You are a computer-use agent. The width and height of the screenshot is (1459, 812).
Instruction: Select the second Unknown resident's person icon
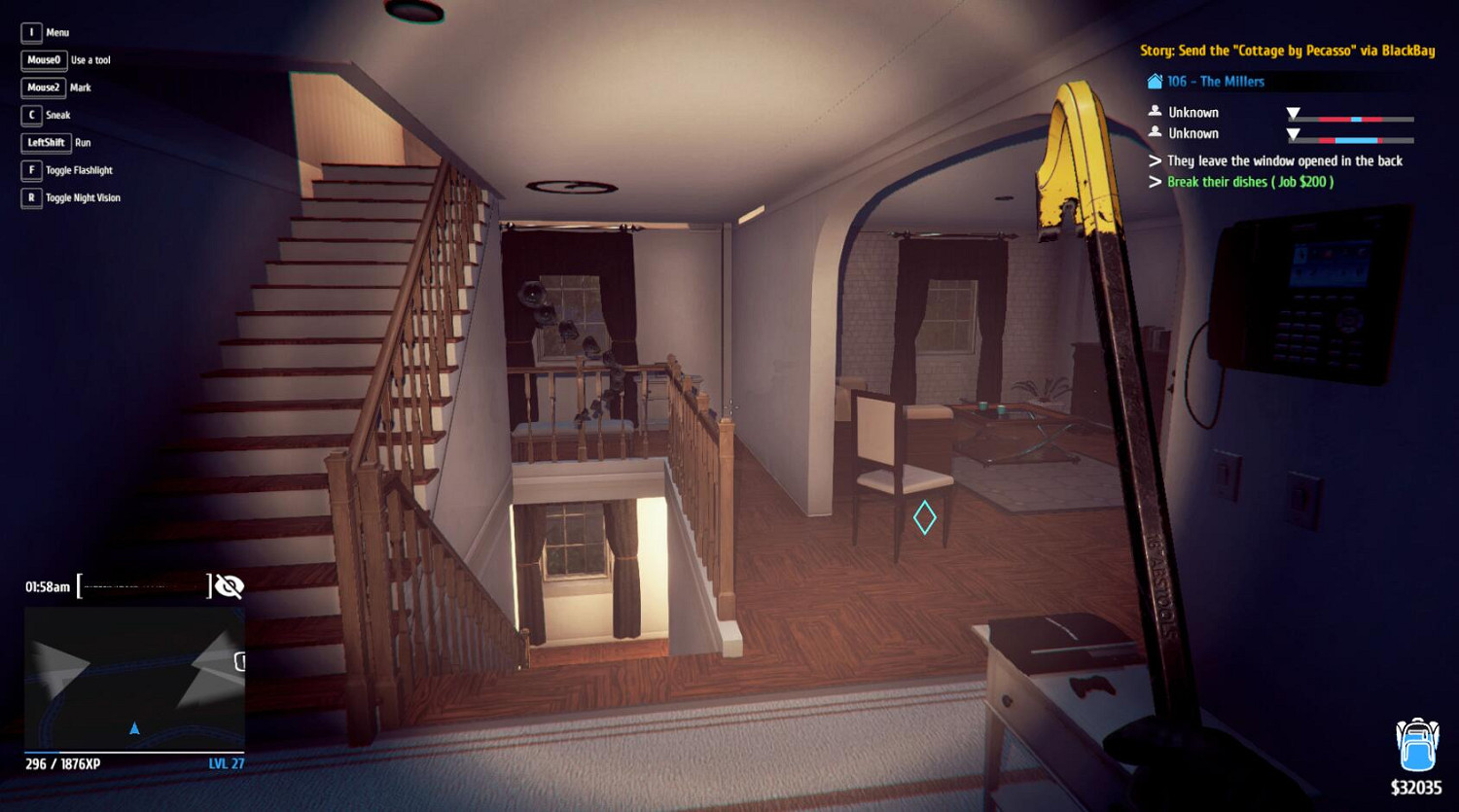[x=1156, y=133]
